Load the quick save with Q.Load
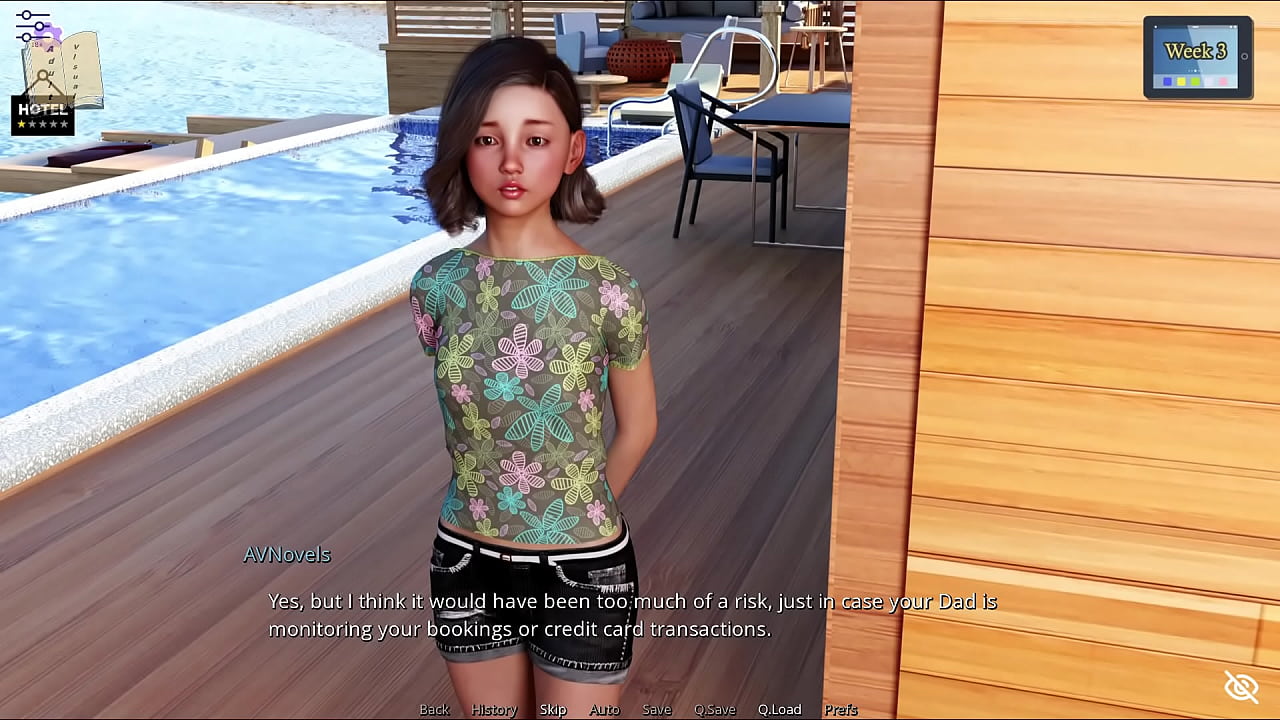Viewport: 1280px width, 720px height. pyautogui.click(x=779, y=709)
